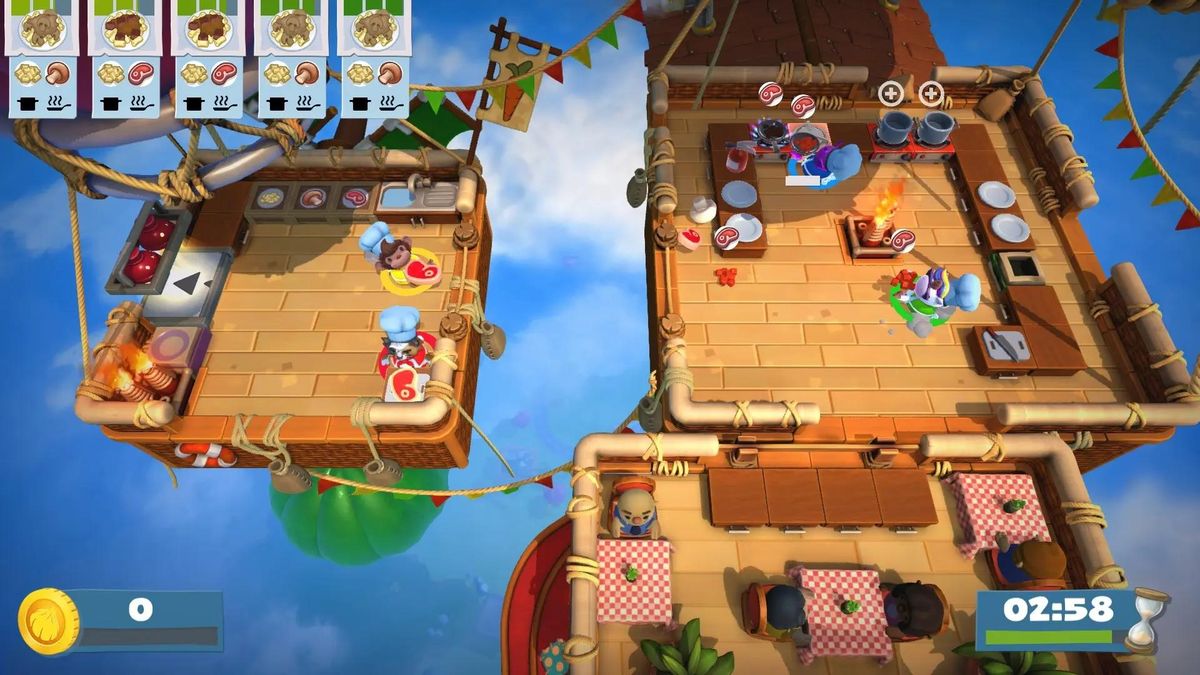Select the leftmost order ticket

(43, 58)
